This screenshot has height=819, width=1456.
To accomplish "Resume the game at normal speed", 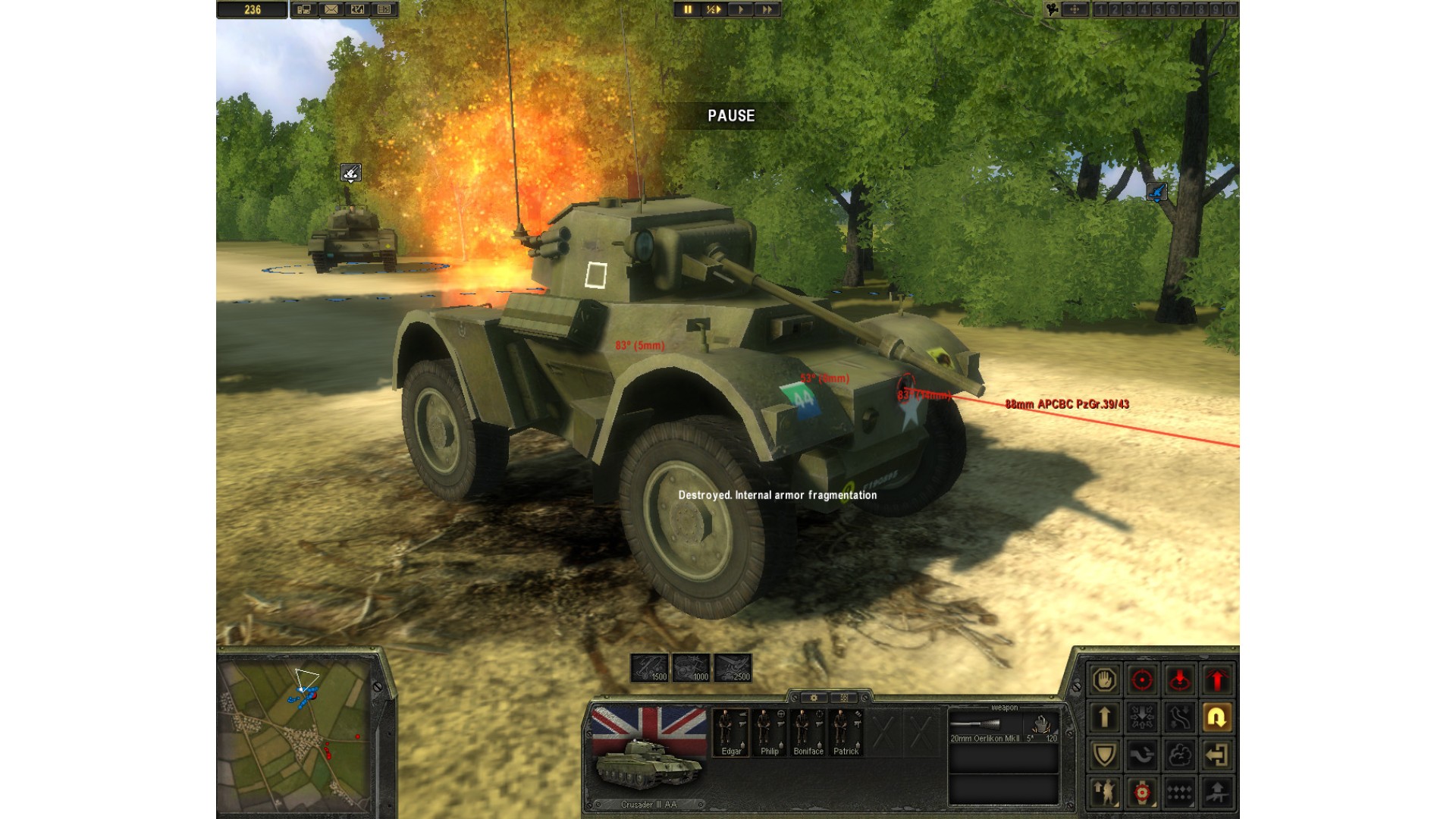I will tap(741, 10).
